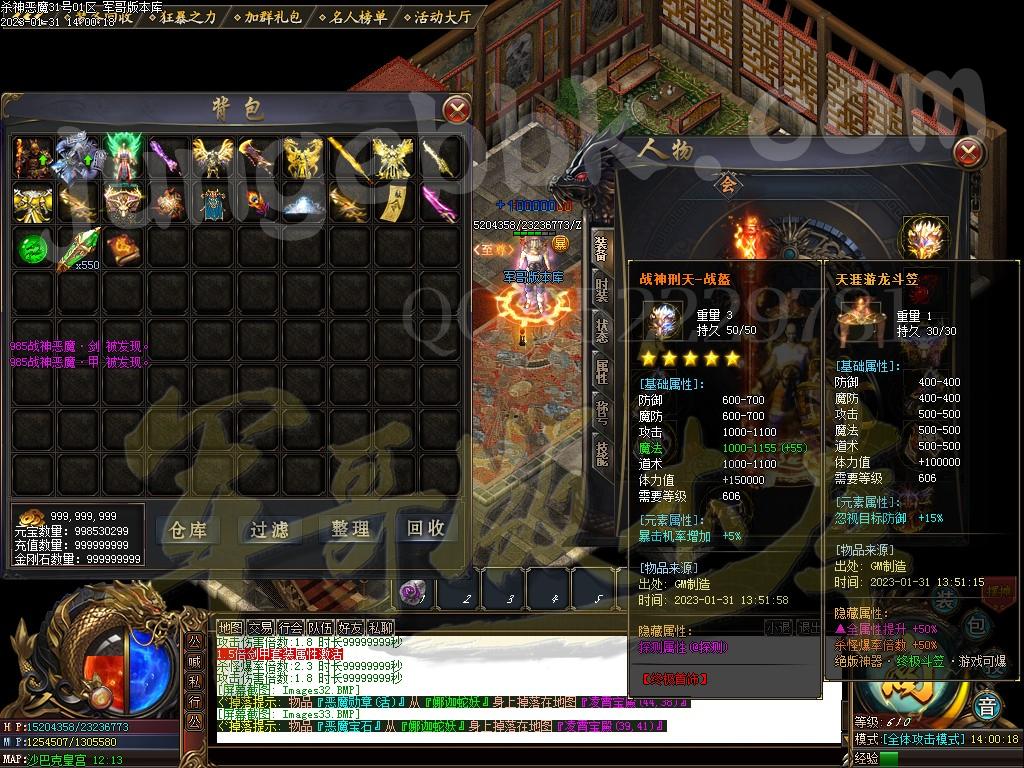Open the 名人榜单 celebrity ranking menu
The height and width of the screenshot is (768, 1024).
tap(358, 17)
